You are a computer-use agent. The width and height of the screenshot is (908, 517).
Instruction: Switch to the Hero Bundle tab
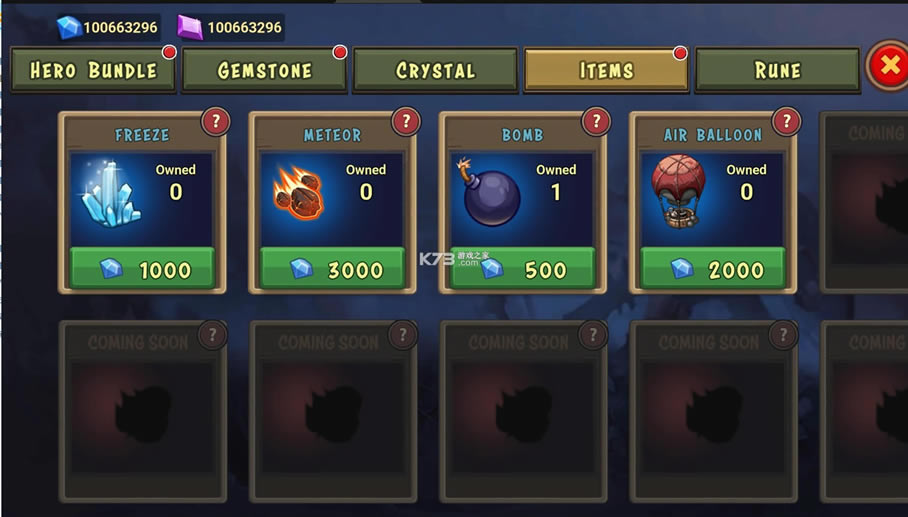pos(93,70)
